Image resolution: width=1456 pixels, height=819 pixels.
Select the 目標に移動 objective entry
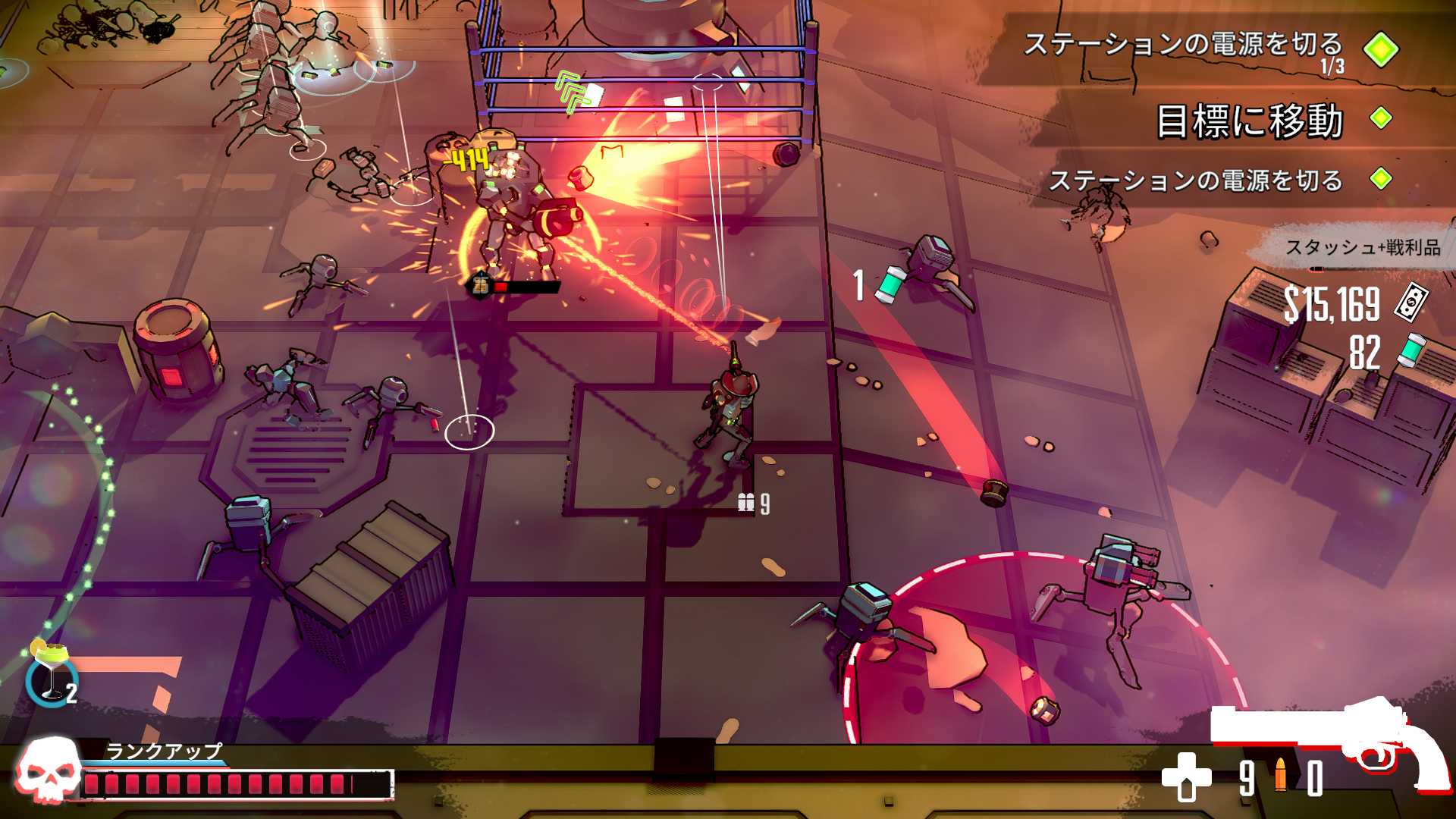(x=1249, y=121)
